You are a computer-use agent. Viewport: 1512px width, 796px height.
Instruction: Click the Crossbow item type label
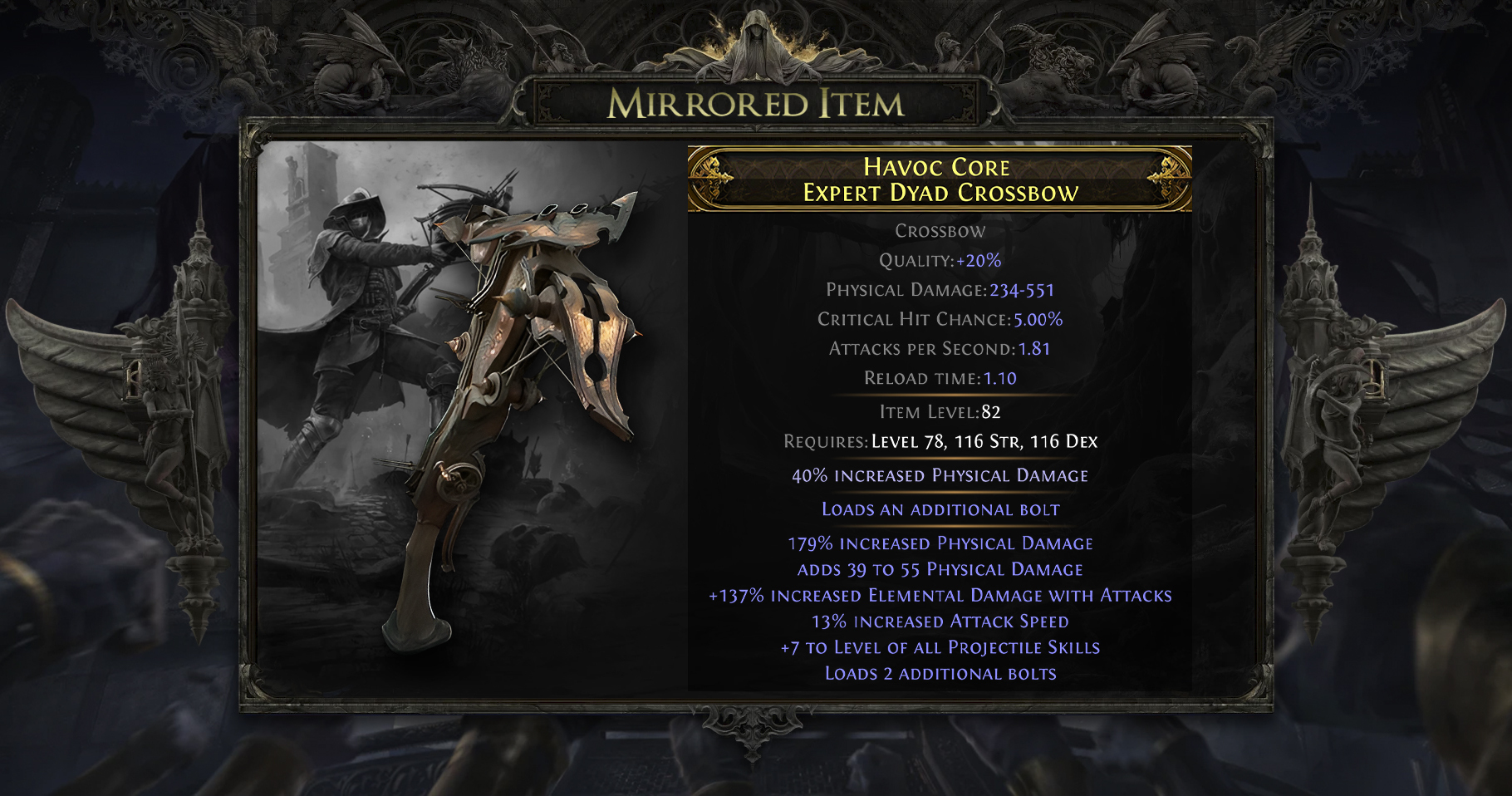938,231
